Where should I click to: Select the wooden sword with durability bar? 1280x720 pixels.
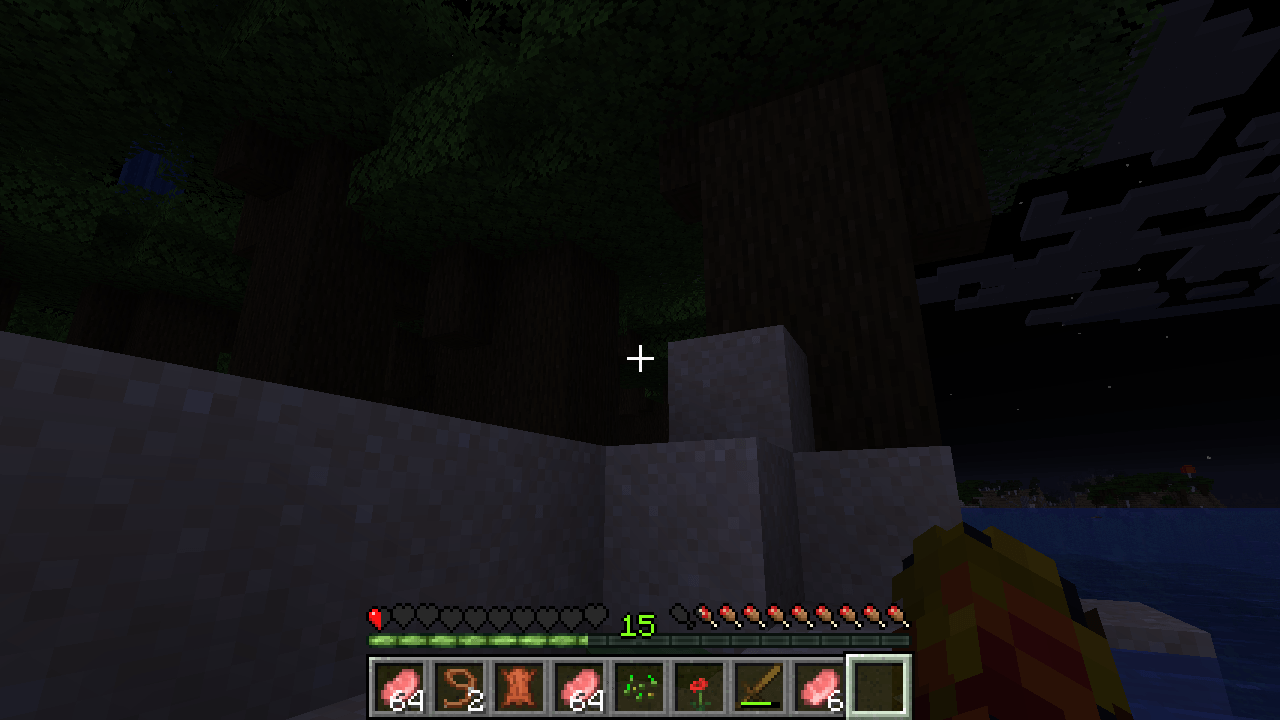point(758,684)
